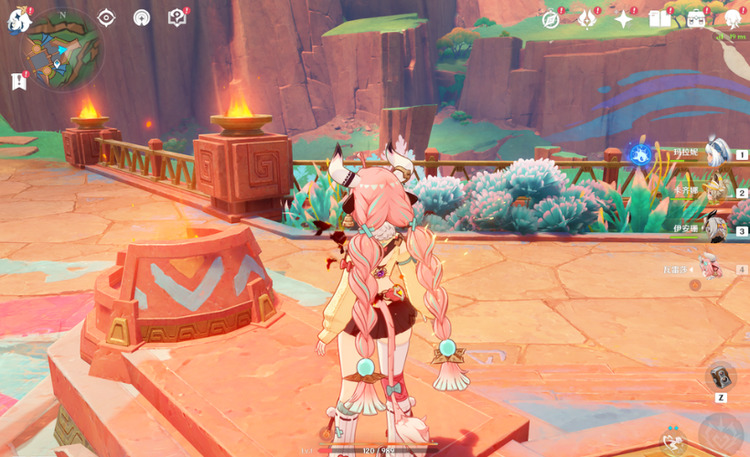750x457 pixels.
Task: Open the four-pointed star wish icon
Action: (x=623, y=19)
